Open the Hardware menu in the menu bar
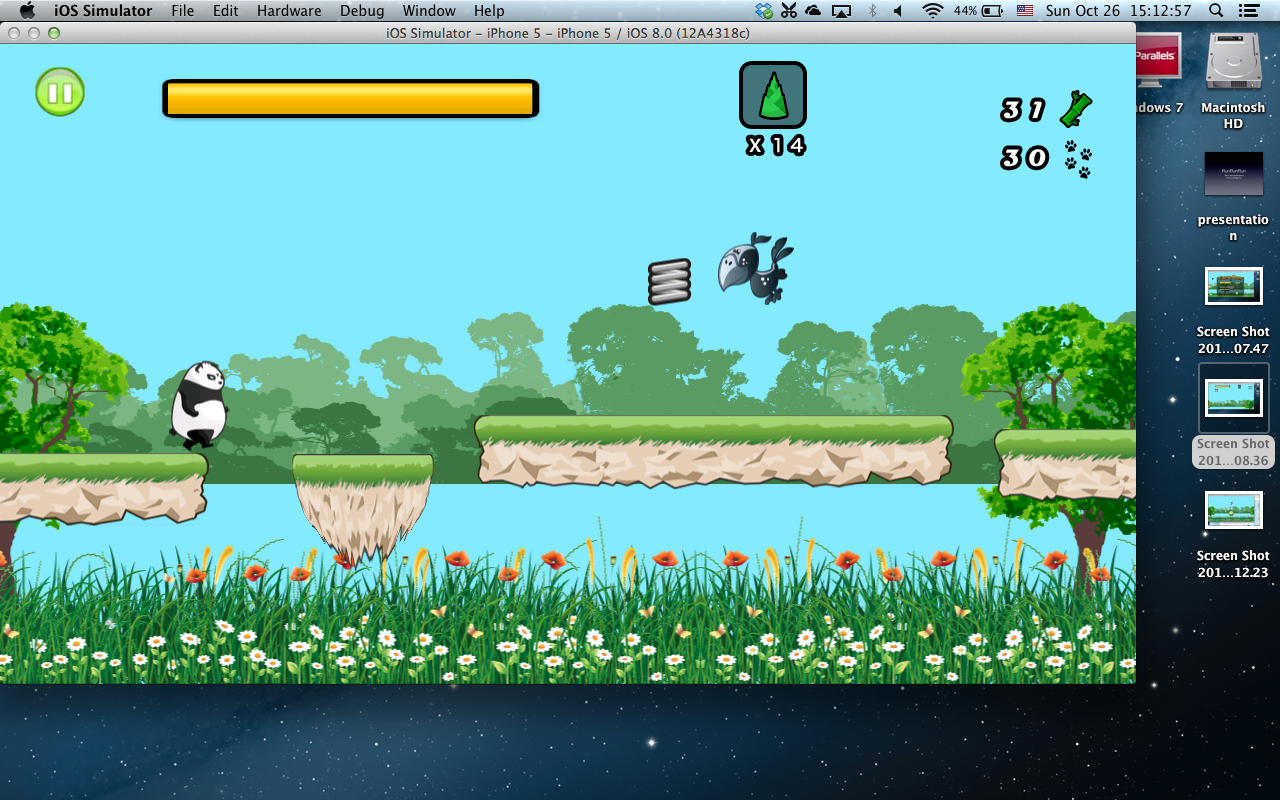 click(289, 11)
